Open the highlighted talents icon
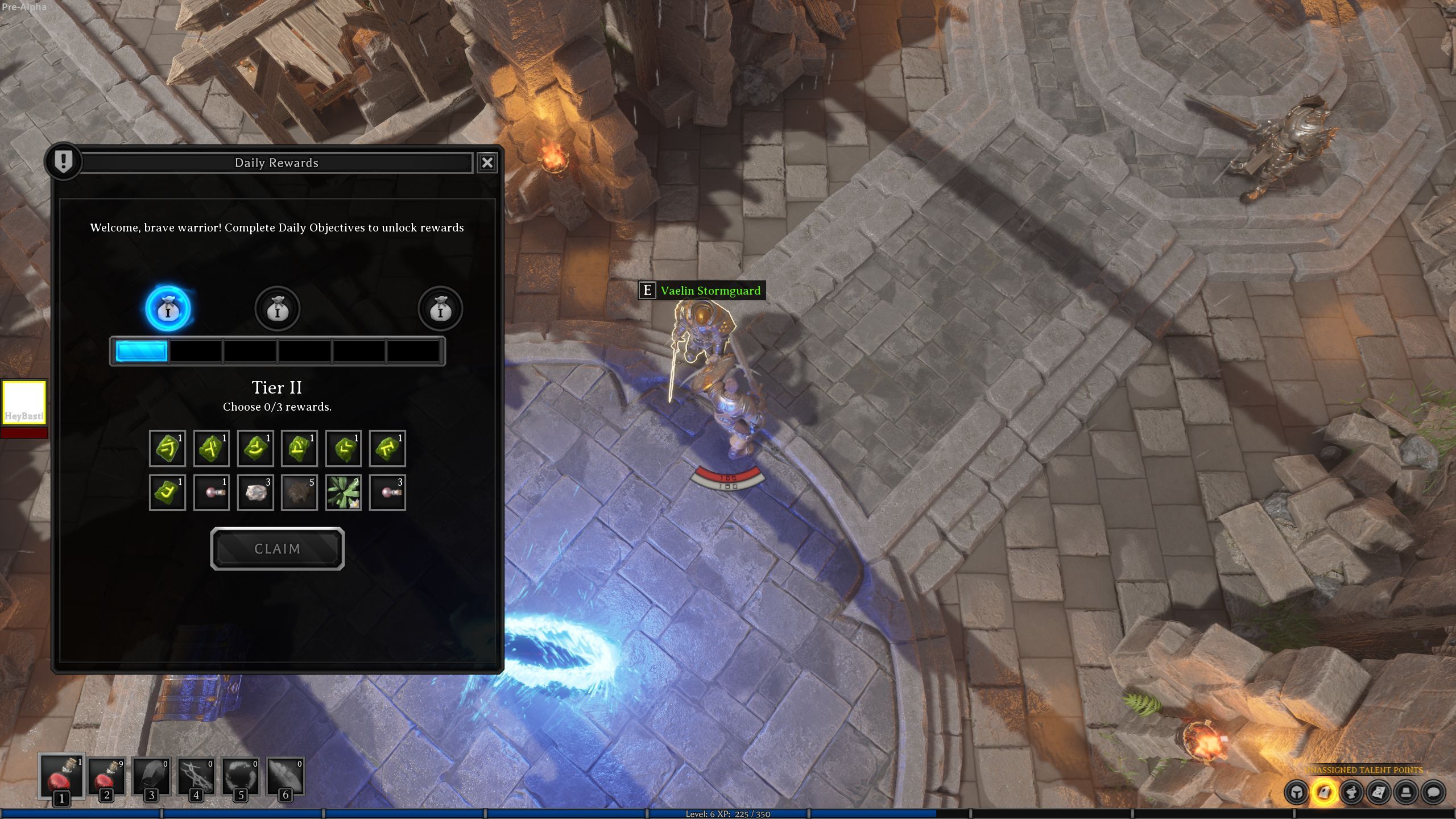Viewport: 1456px width, 819px height. (1324, 792)
